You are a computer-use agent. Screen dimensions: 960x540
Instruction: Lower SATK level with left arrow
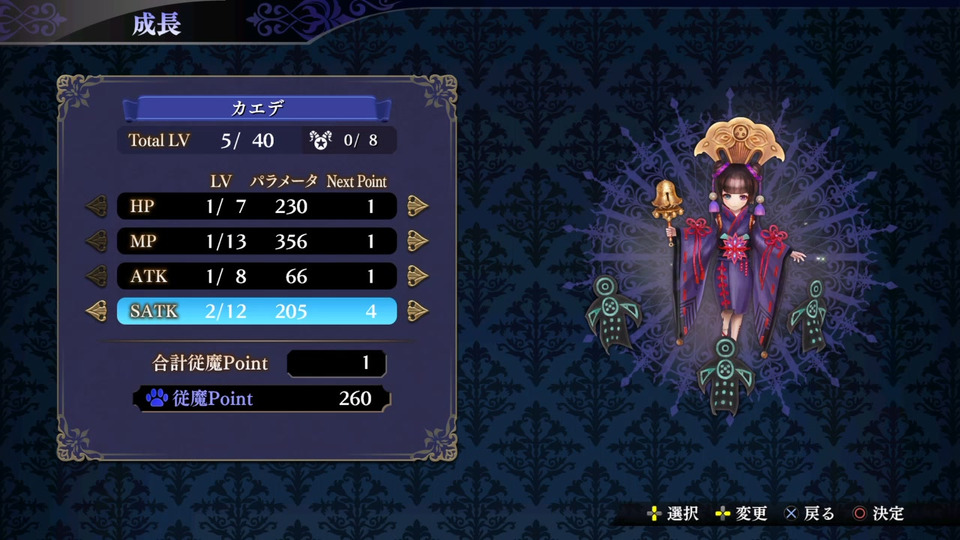(97, 311)
